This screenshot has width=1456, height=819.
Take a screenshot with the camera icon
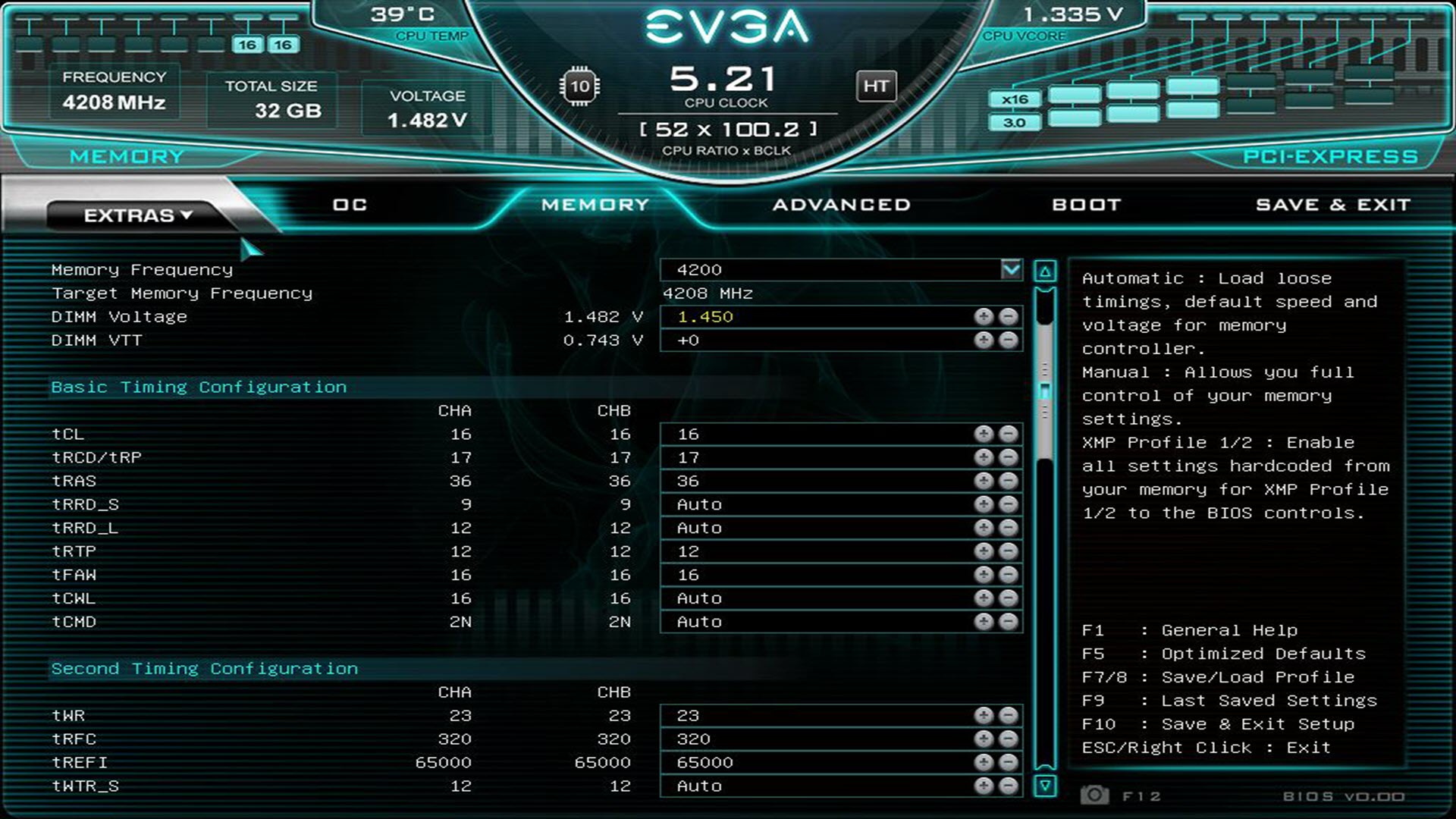(x=1094, y=795)
